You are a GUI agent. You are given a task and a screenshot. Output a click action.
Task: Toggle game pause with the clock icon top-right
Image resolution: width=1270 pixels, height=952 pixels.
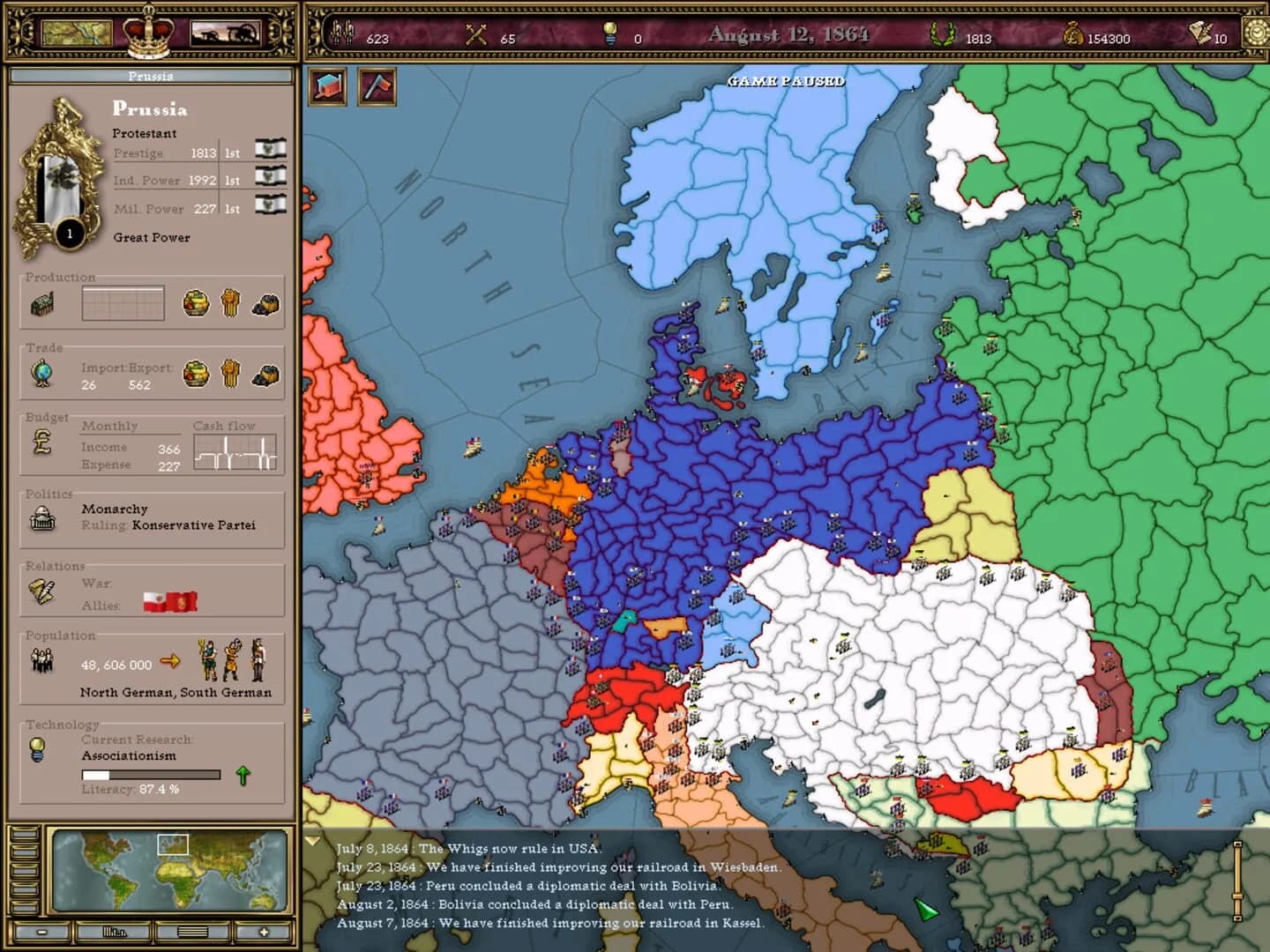pyautogui.click(x=1256, y=32)
